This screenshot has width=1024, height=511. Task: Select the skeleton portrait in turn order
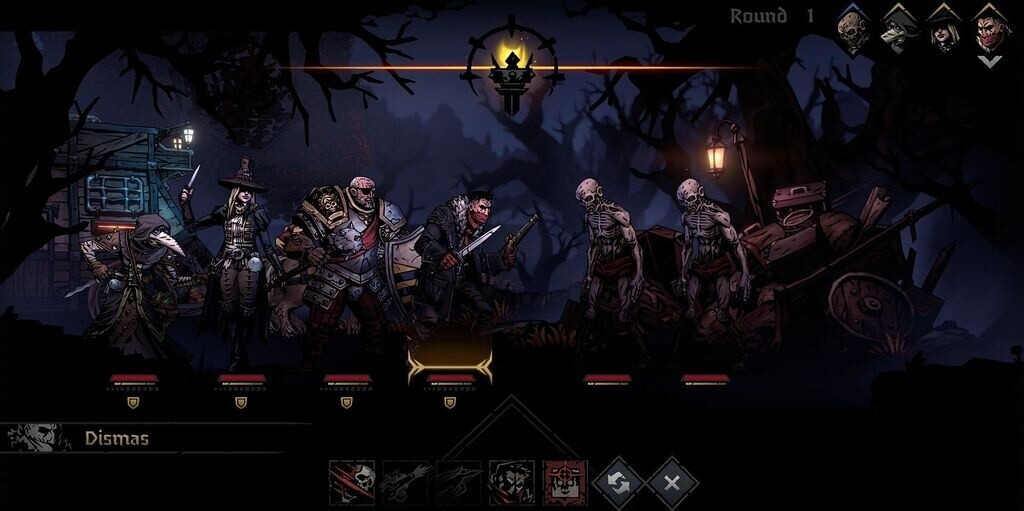(852, 31)
